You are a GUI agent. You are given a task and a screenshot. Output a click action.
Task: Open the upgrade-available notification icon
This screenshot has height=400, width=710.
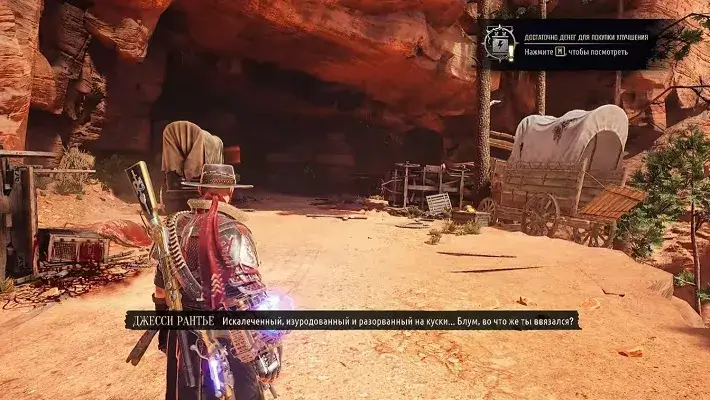point(499,44)
